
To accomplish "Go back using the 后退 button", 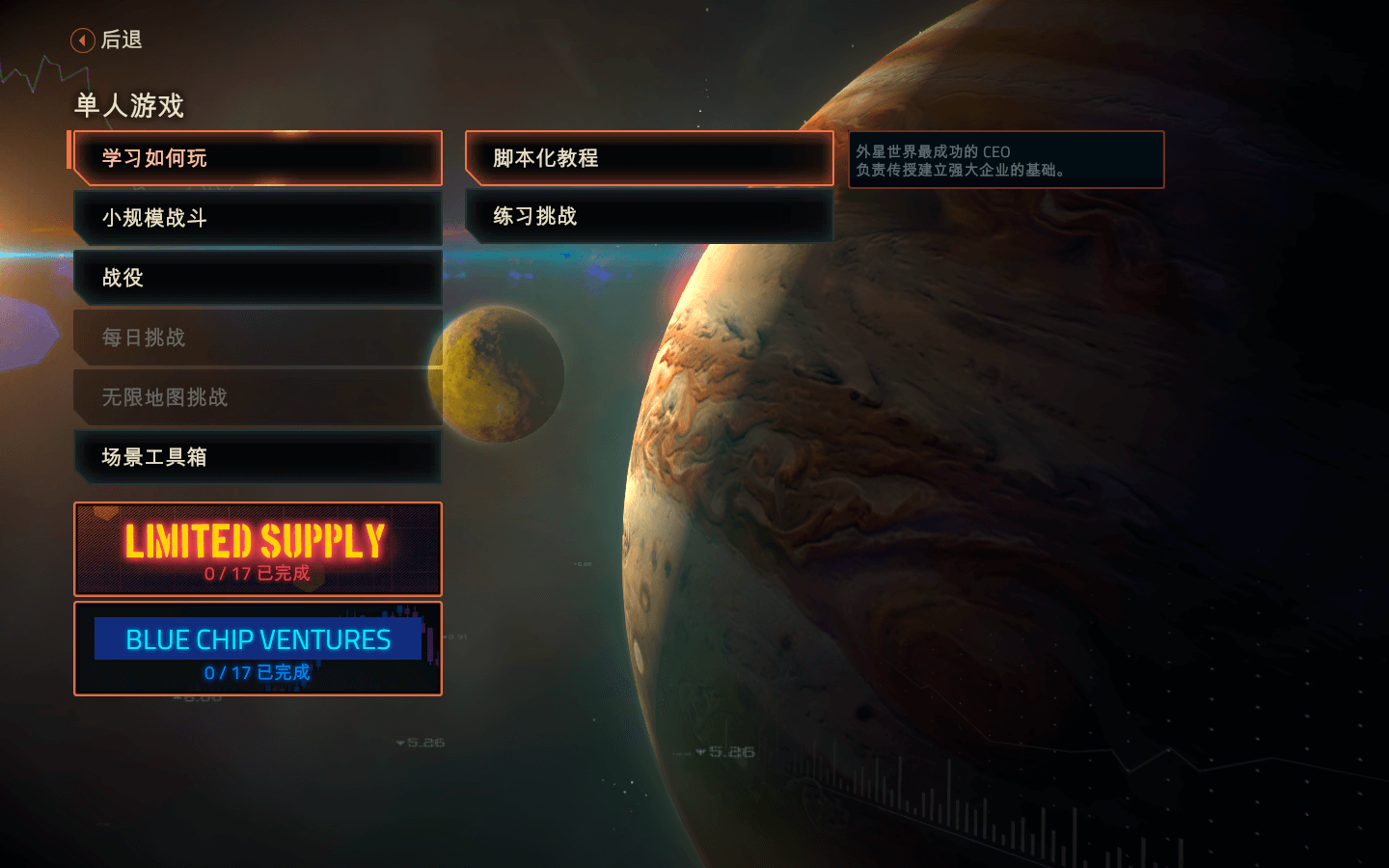I will (107, 40).
